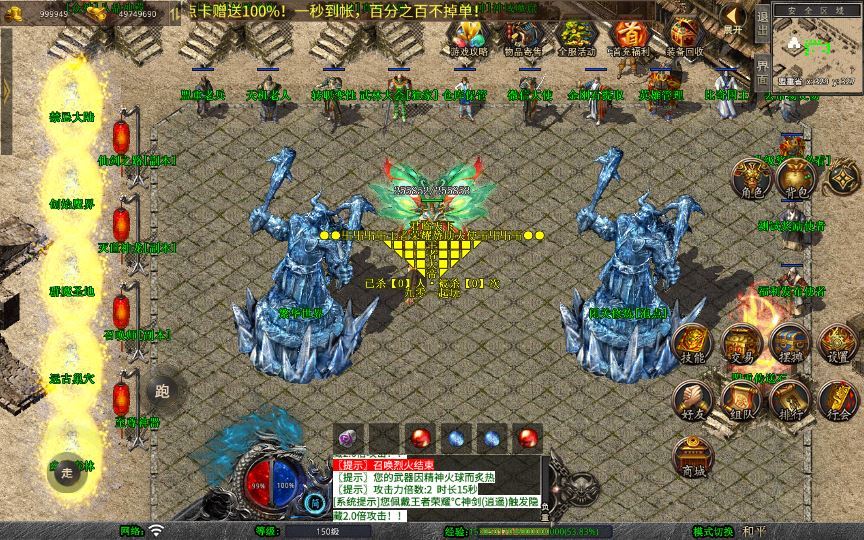The height and width of the screenshot is (540, 864).
Task: Open the 背包 backpack inventory
Action: [x=796, y=178]
